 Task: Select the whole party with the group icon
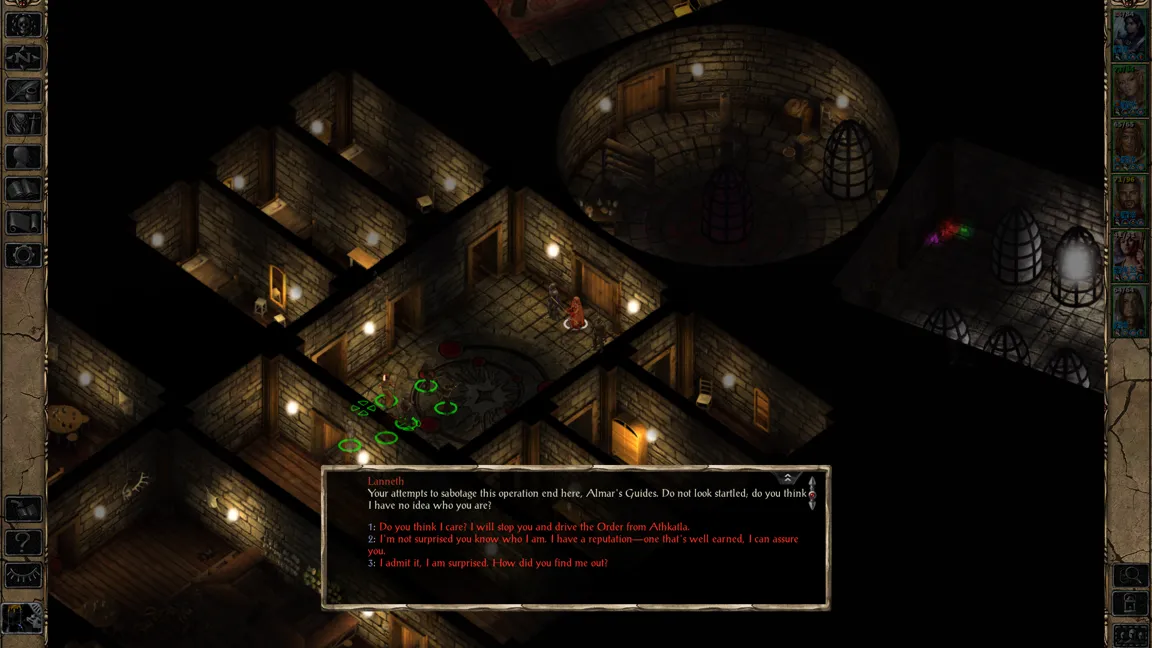coord(1131,634)
